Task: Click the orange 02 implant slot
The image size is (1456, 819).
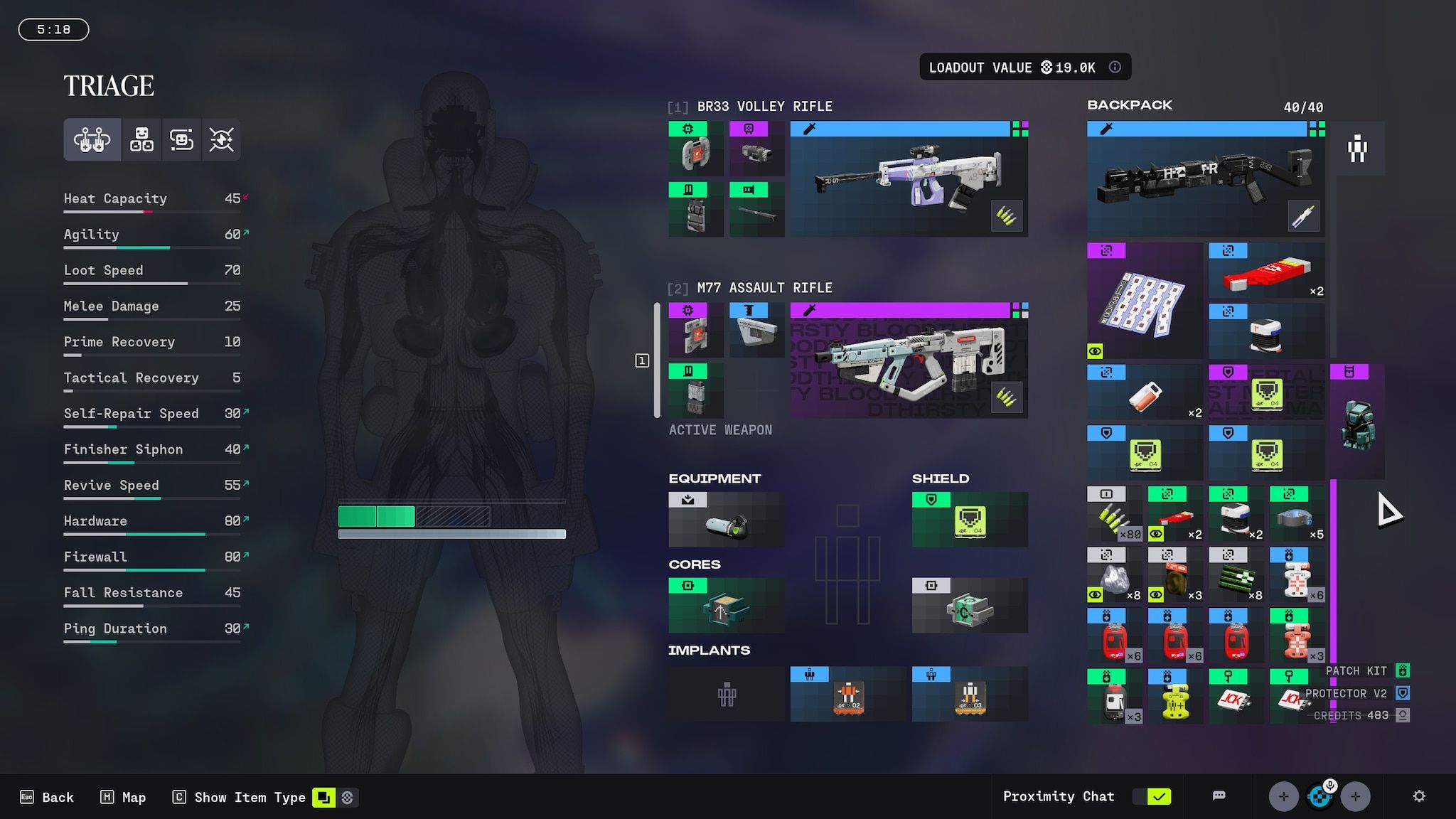Action: pos(848,695)
